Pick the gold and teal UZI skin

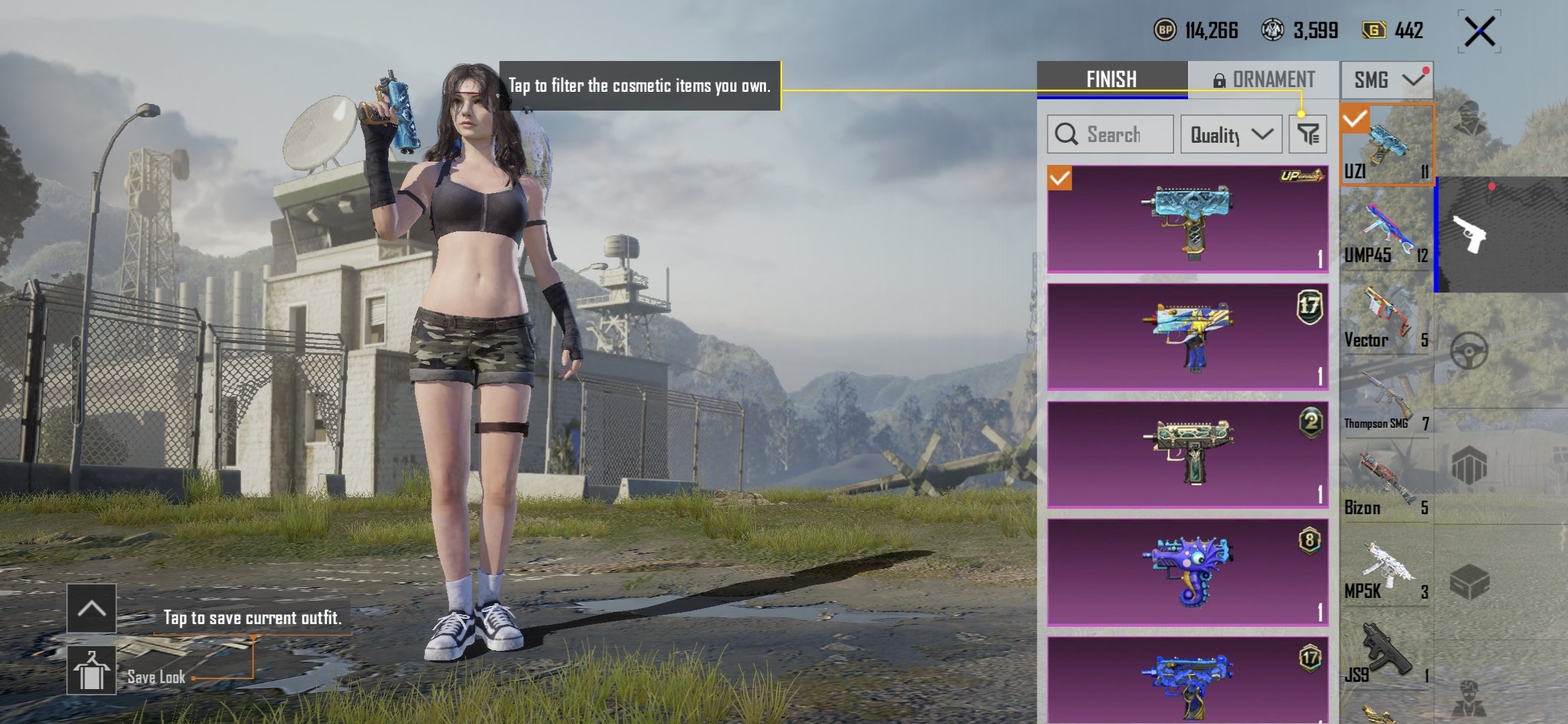pos(1187,454)
